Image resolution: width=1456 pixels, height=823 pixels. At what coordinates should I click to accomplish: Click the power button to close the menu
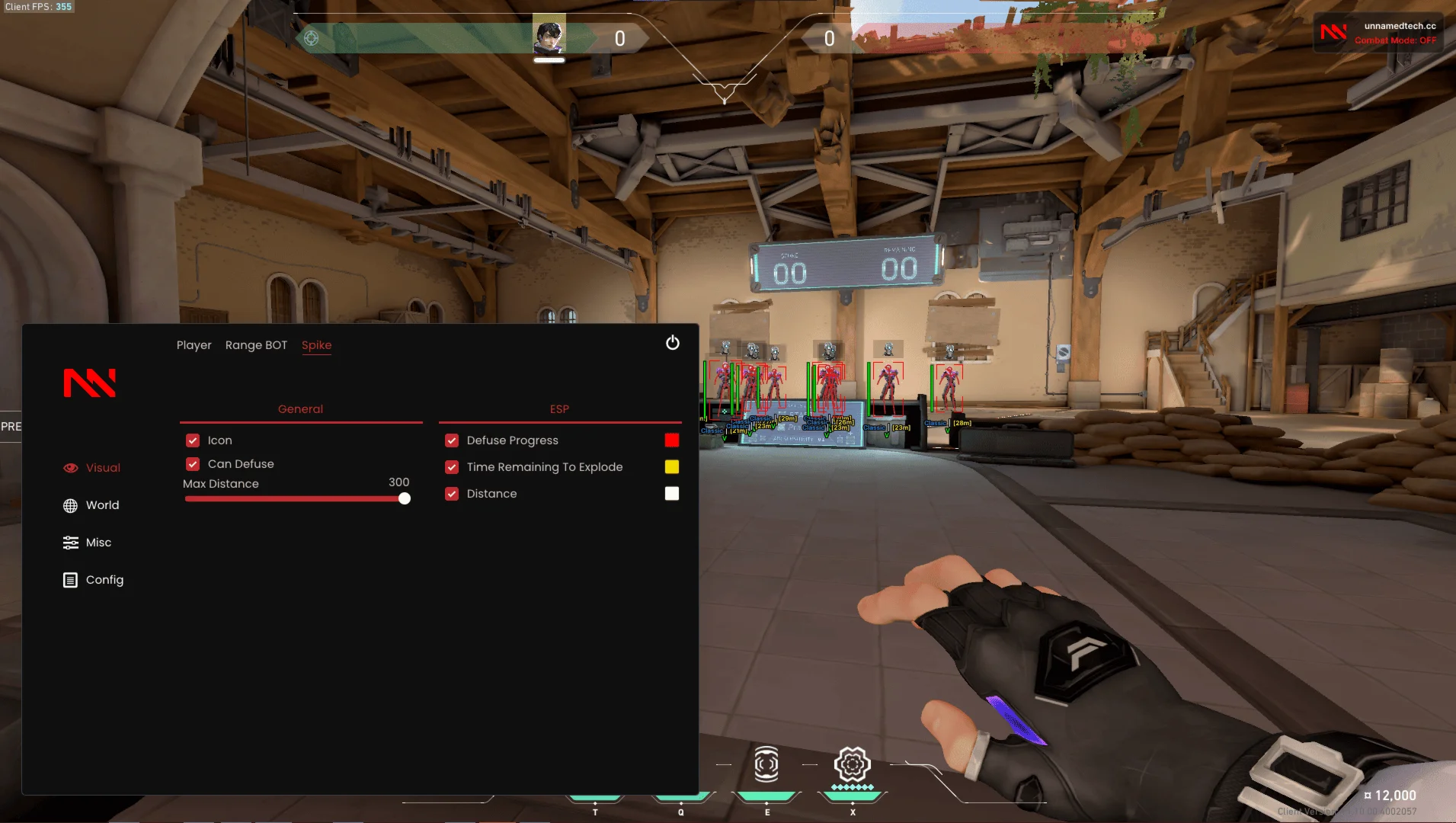click(x=673, y=343)
